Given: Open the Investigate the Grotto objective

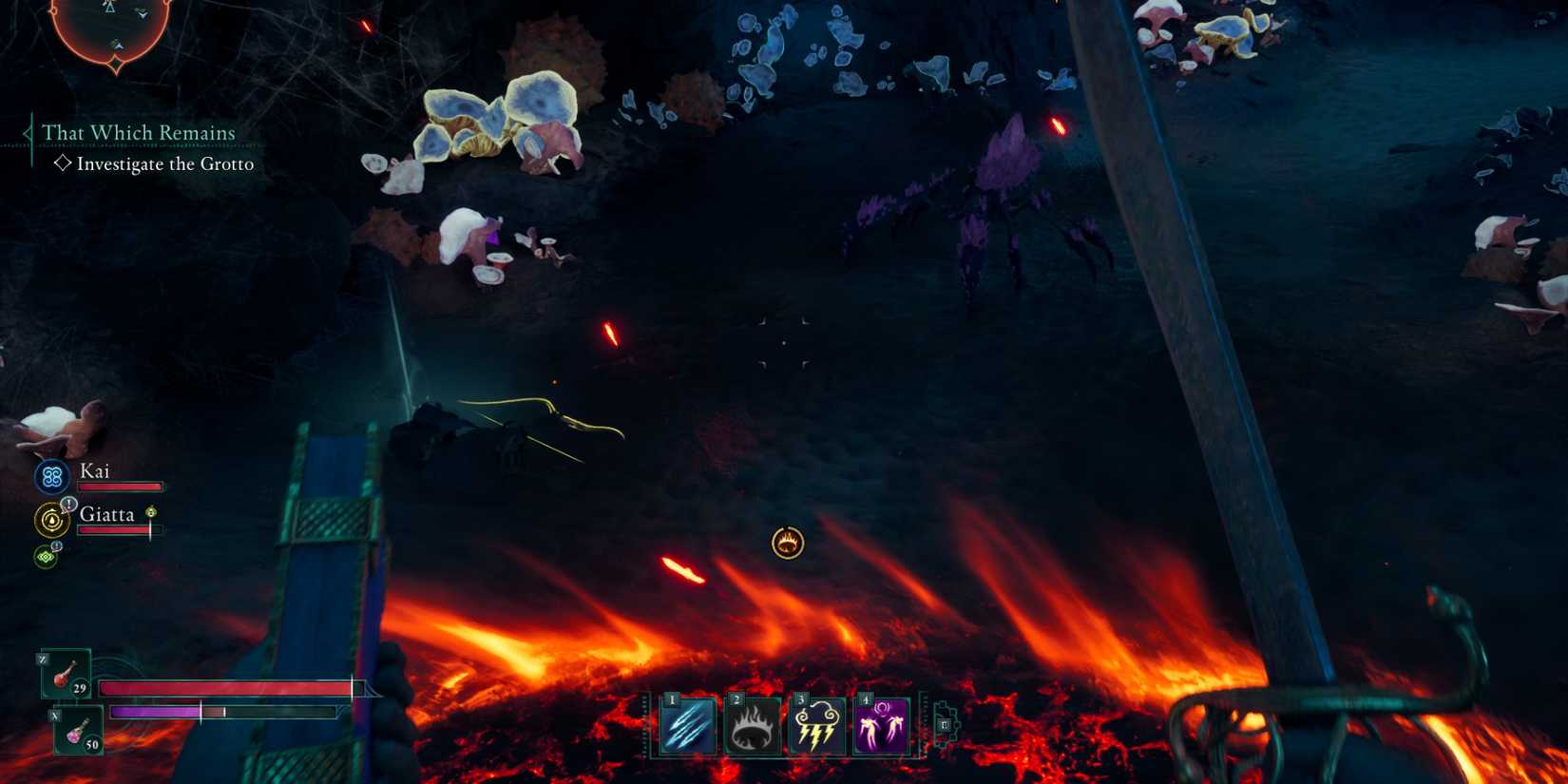Looking at the screenshot, I should [166, 163].
